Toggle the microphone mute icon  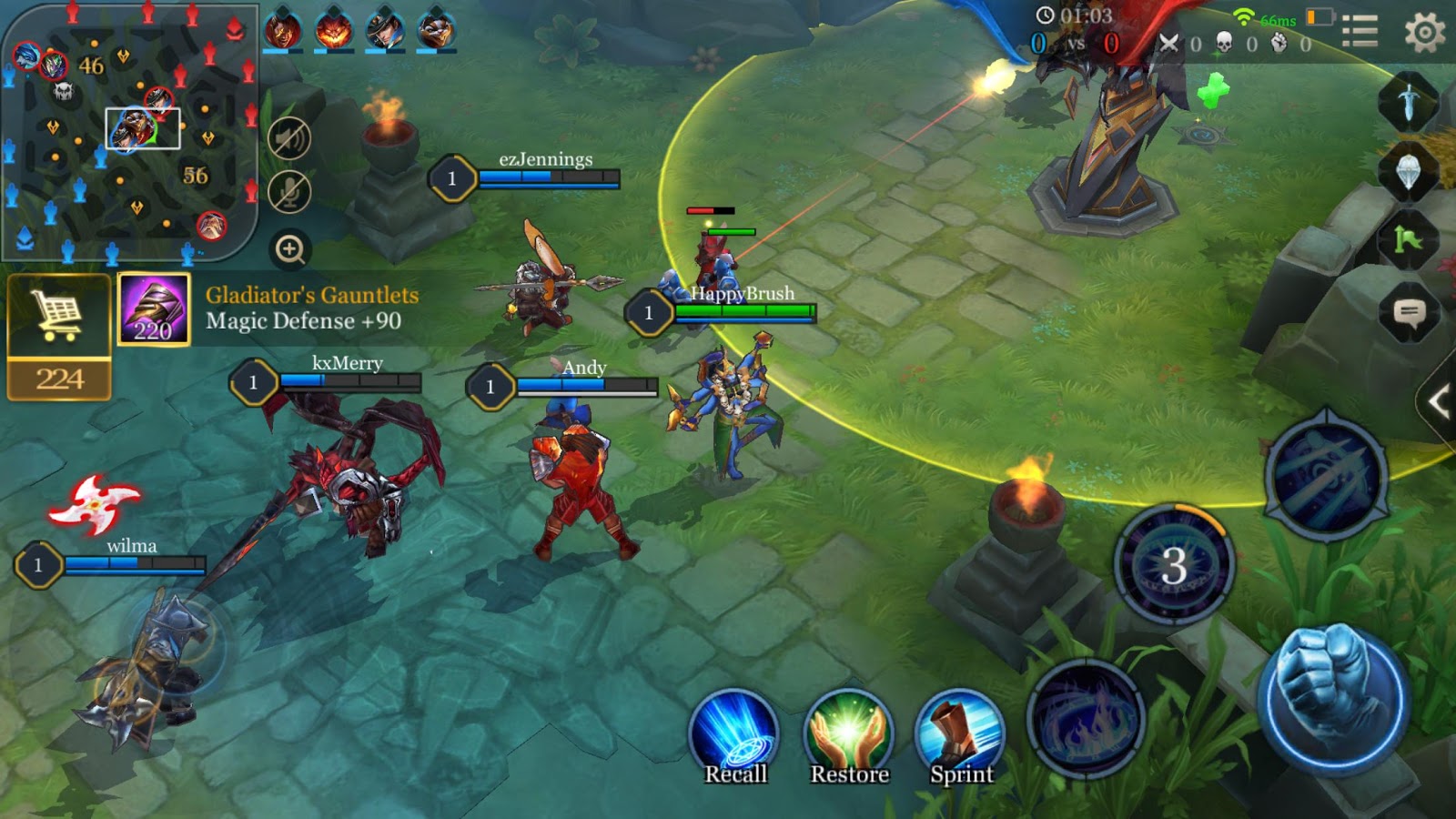tap(290, 192)
